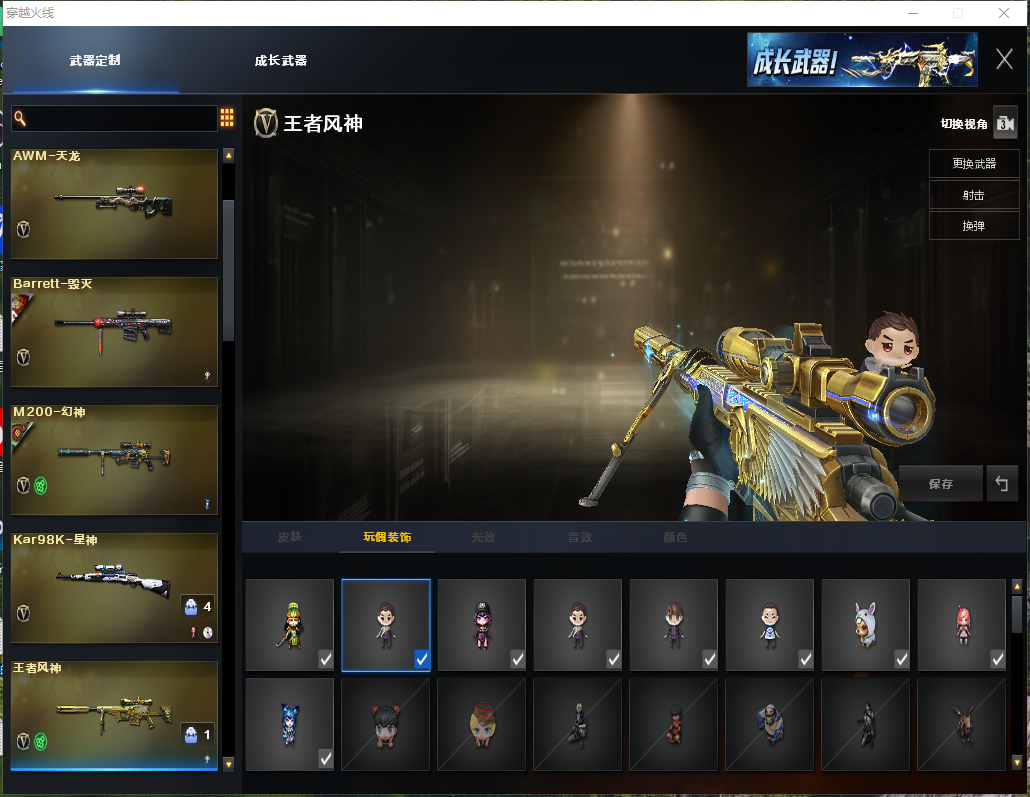Image resolution: width=1030 pixels, height=797 pixels.
Task: Click the 切换视角 camera button
Action: (x=1004, y=124)
